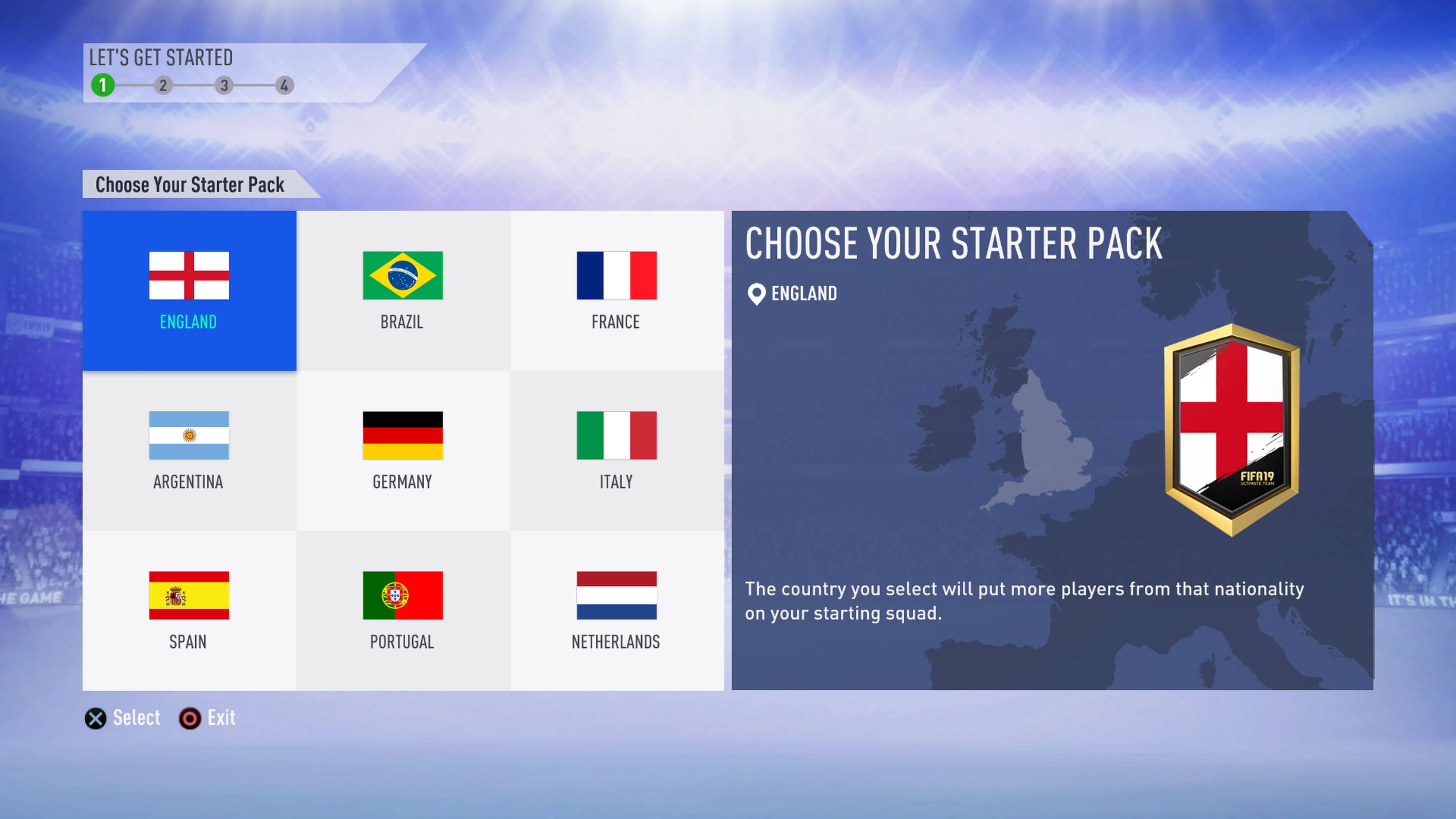Choose the Germany starter pack tile

(x=402, y=450)
